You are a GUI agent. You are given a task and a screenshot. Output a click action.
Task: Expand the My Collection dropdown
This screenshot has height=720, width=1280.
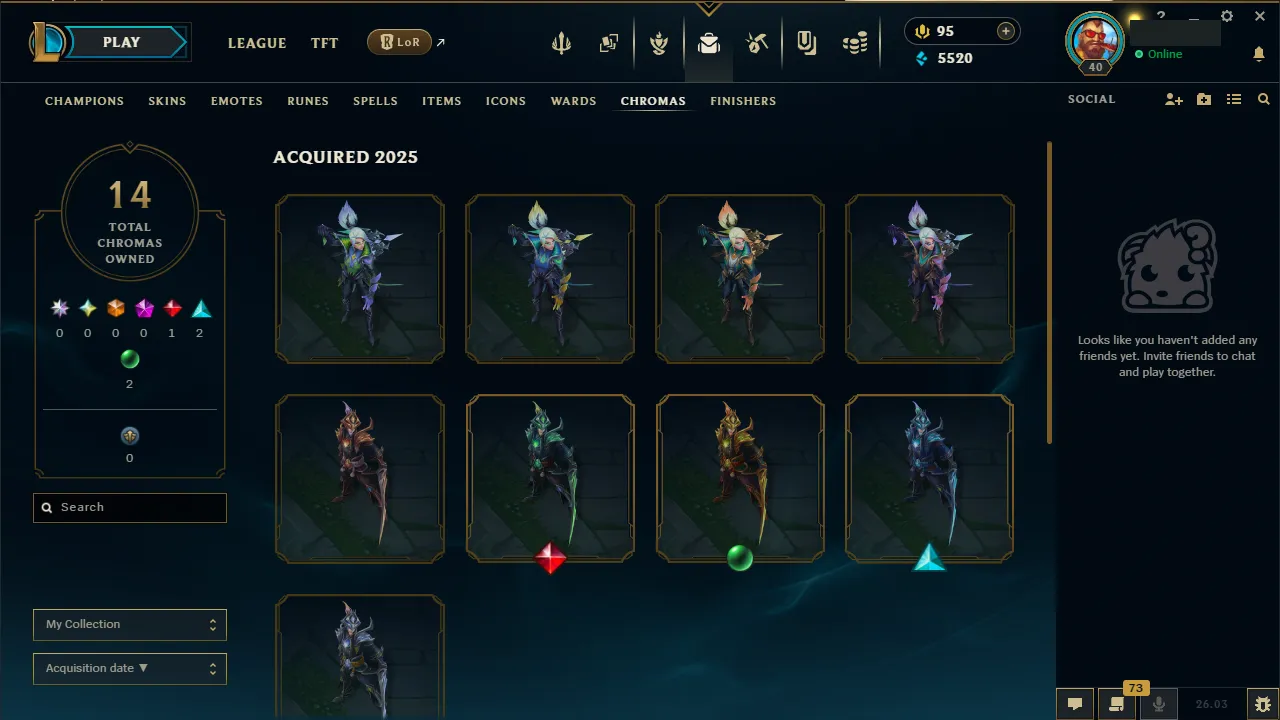(x=129, y=624)
